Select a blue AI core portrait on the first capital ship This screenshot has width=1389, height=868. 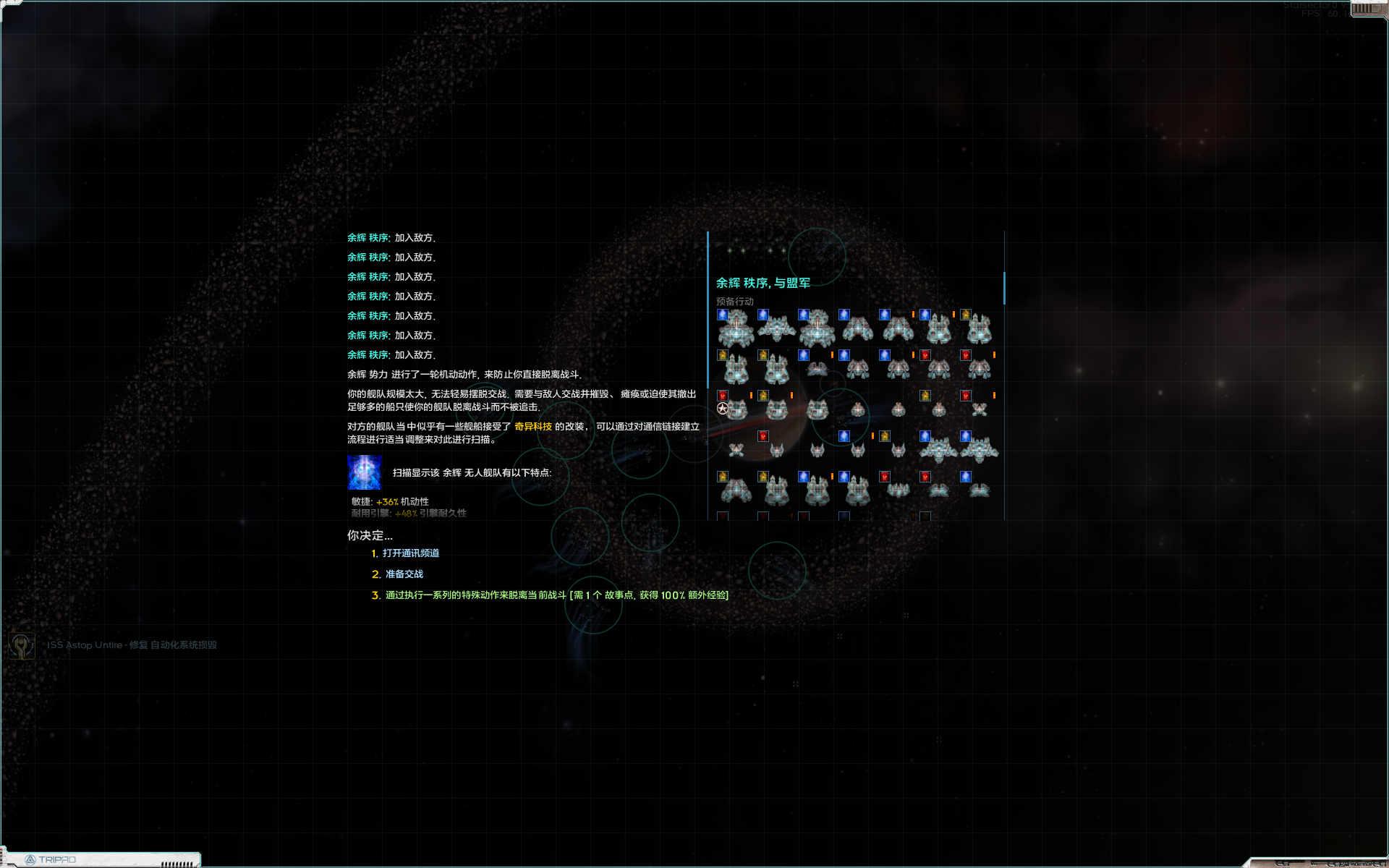pyautogui.click(x=721, y=314)
